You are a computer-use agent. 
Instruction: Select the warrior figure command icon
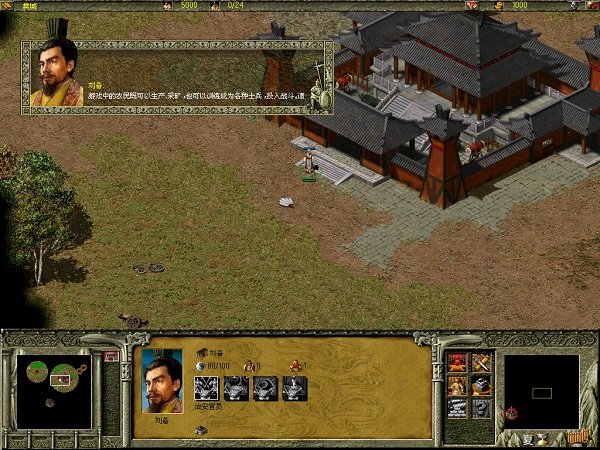point(457,385)
